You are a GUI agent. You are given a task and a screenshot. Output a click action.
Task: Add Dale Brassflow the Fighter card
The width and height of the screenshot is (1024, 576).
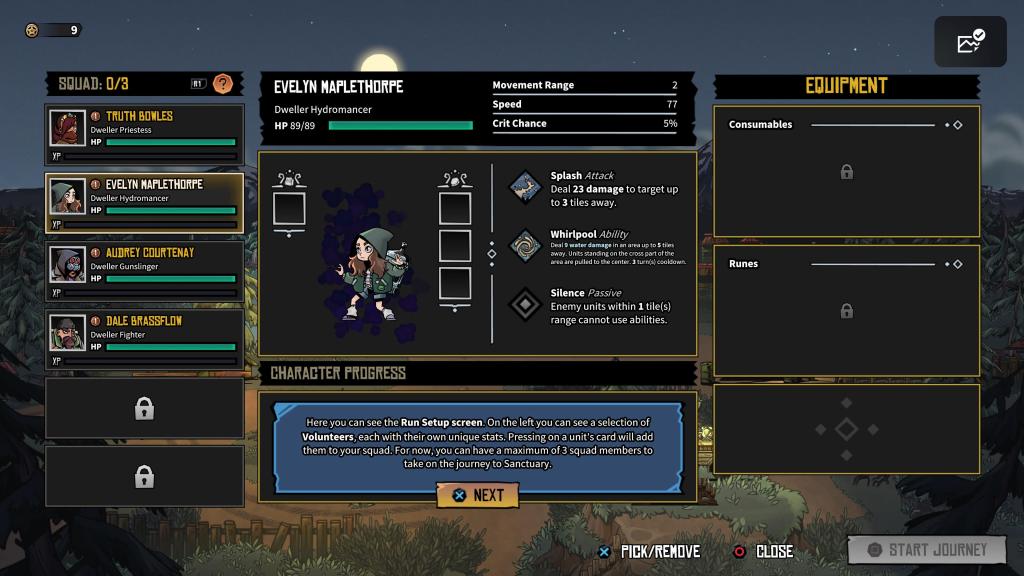tap(145, 340)
